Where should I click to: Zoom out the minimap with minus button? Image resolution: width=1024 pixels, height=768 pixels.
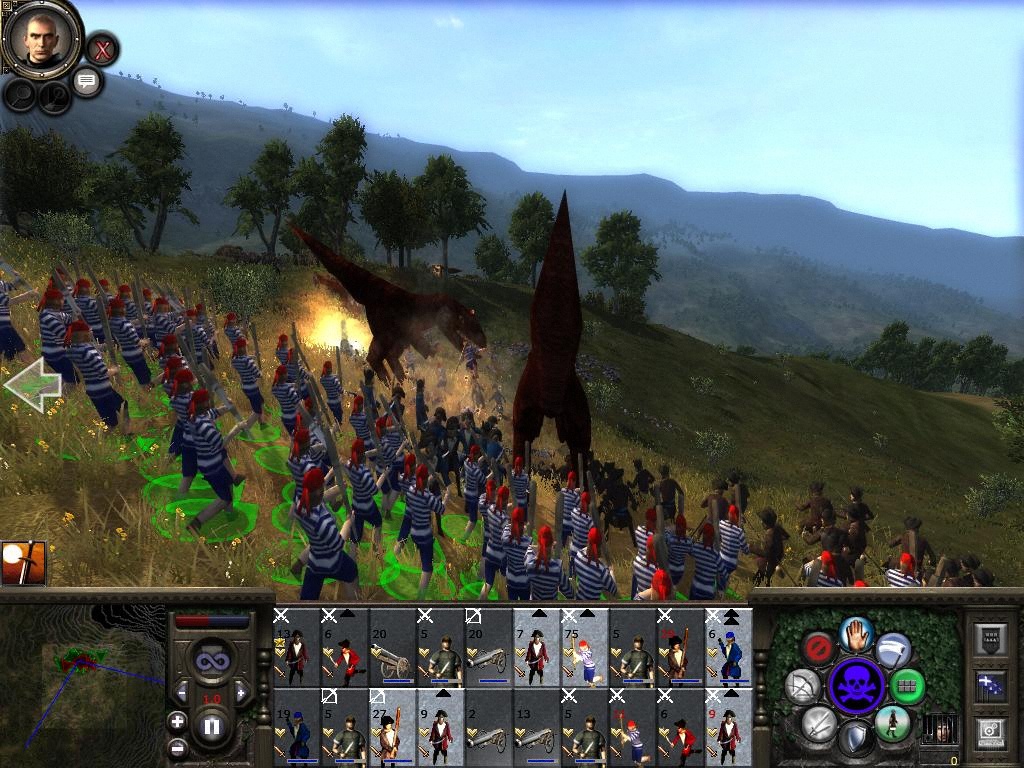(177, 746)
